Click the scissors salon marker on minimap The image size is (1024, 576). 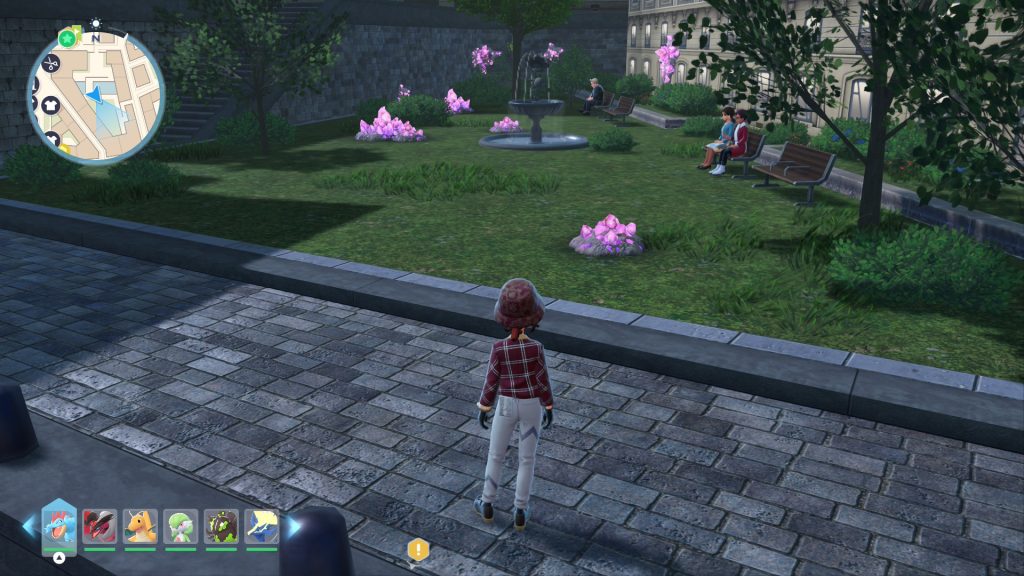(x=52, y=64)
